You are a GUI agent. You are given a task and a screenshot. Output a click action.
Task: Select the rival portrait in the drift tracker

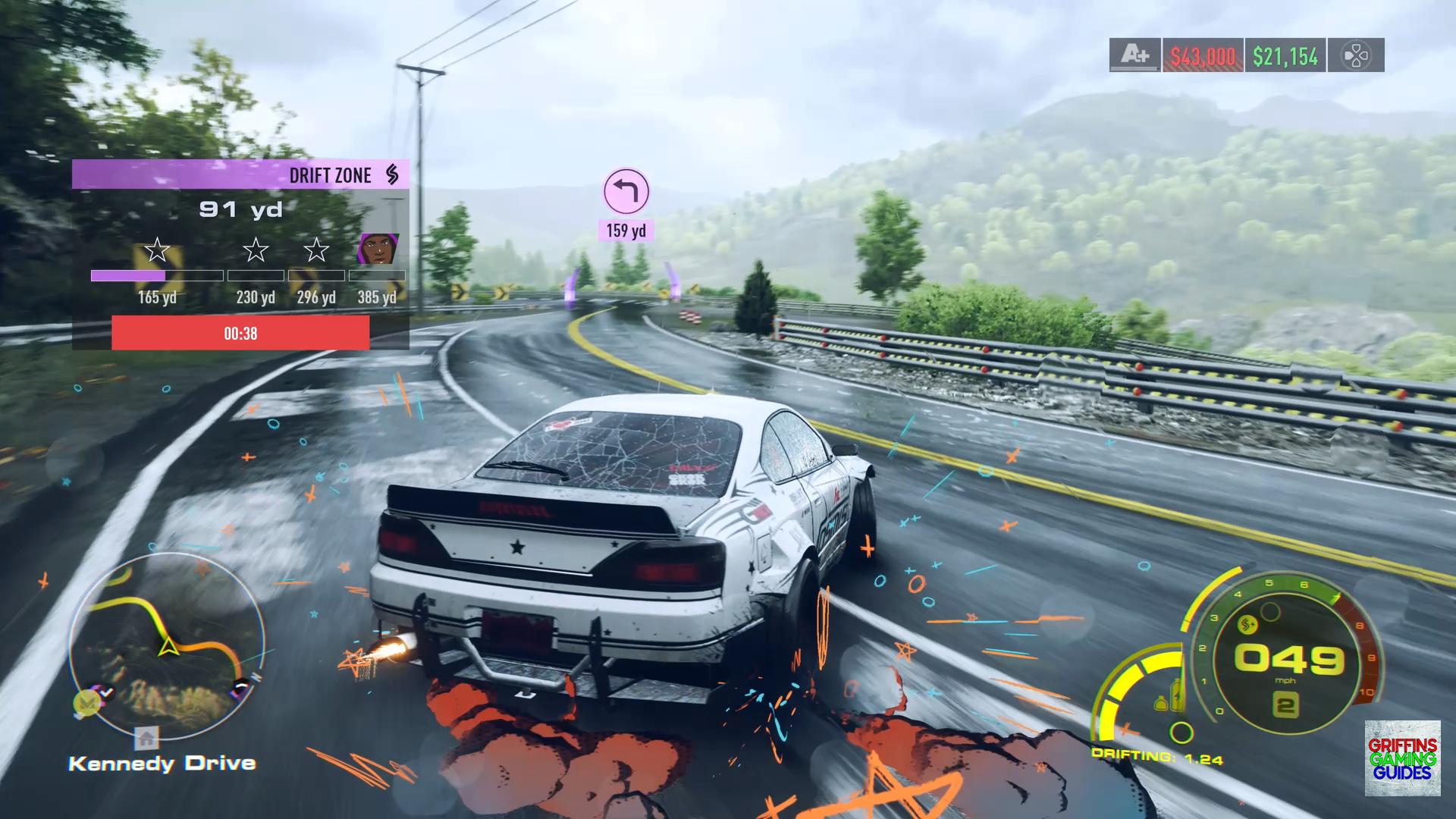[377, 249]
